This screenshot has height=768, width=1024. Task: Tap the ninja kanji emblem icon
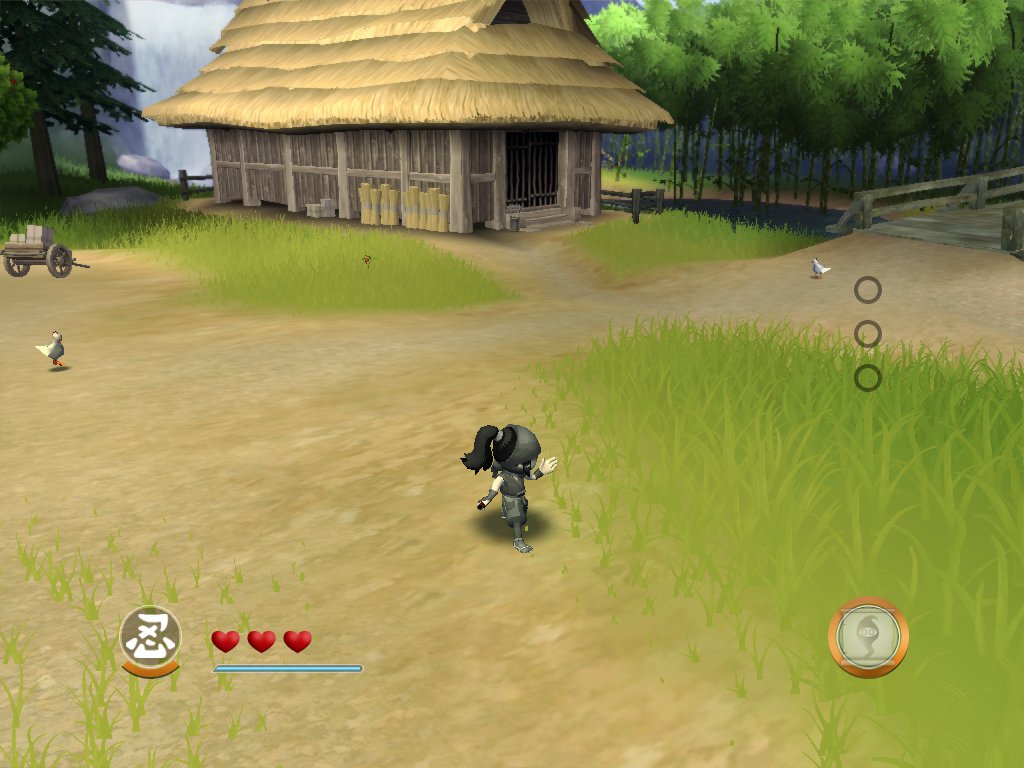tap(150, 636)
